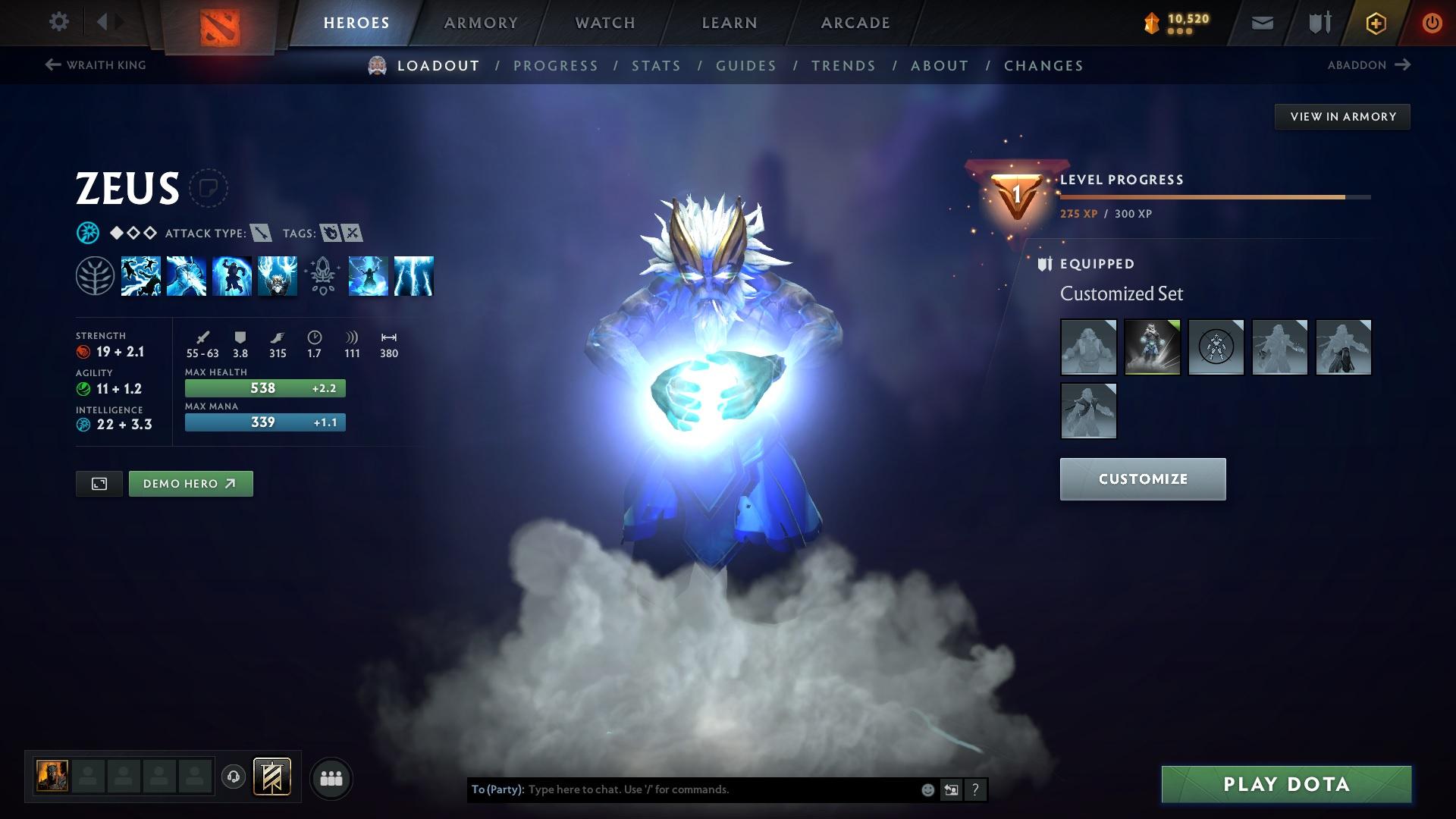
Task: Click the screenshot share icon beside chat
Action: 952,789
